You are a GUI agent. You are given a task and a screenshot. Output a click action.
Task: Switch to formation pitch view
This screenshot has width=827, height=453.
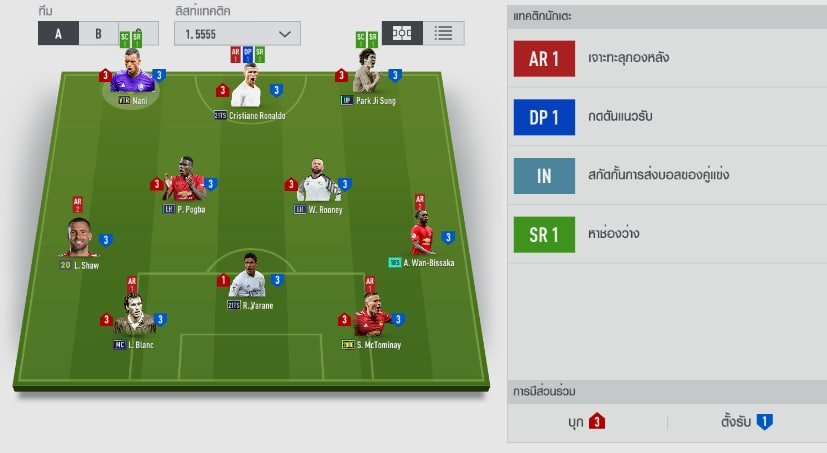coord(402,32)
